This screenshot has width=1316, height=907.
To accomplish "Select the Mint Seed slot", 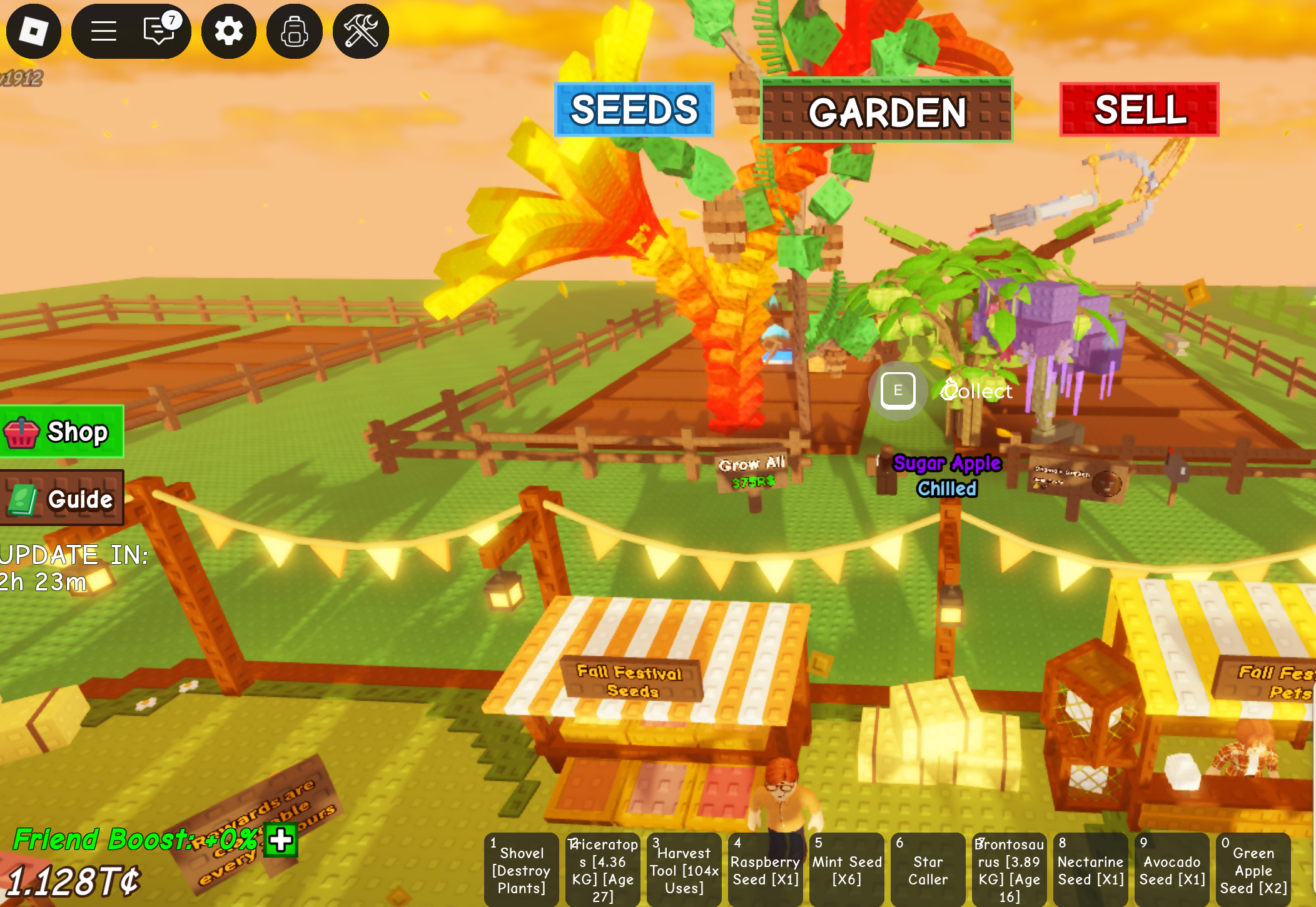I will pyautogui.click(x=846, y=869).
